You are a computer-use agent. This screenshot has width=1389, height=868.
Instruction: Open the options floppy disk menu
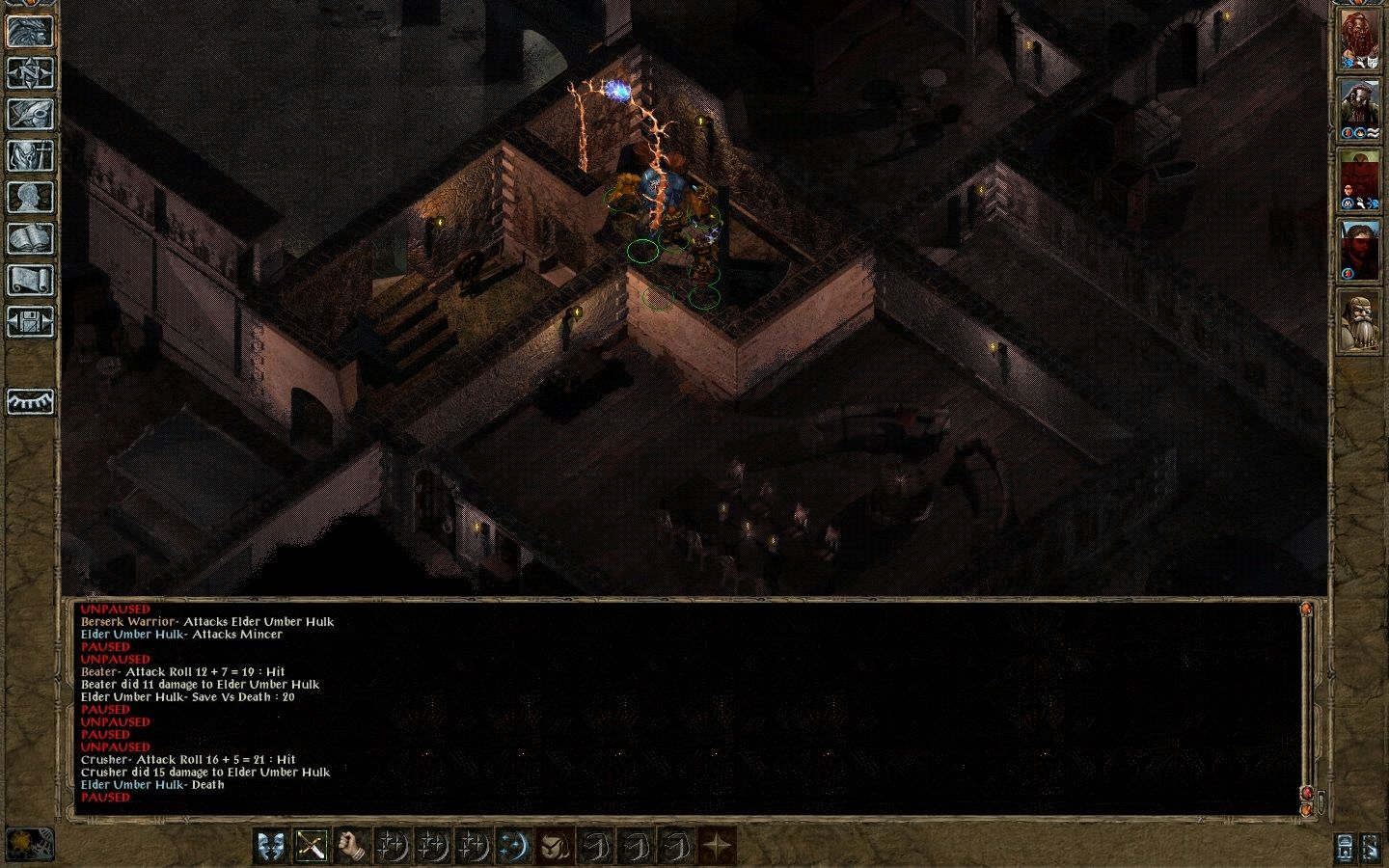pyautogui.click(x=30, y=322)
